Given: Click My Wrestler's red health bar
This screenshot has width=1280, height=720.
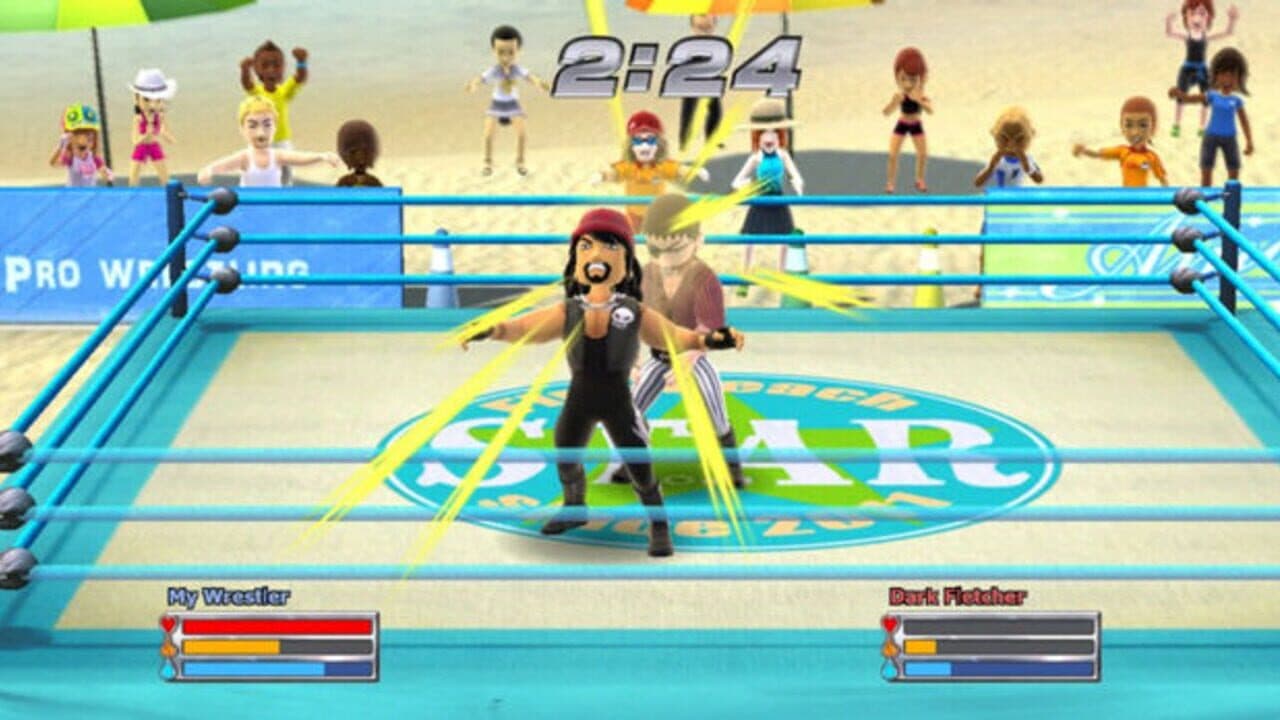Looking at the screenshot, I should 275,627.
